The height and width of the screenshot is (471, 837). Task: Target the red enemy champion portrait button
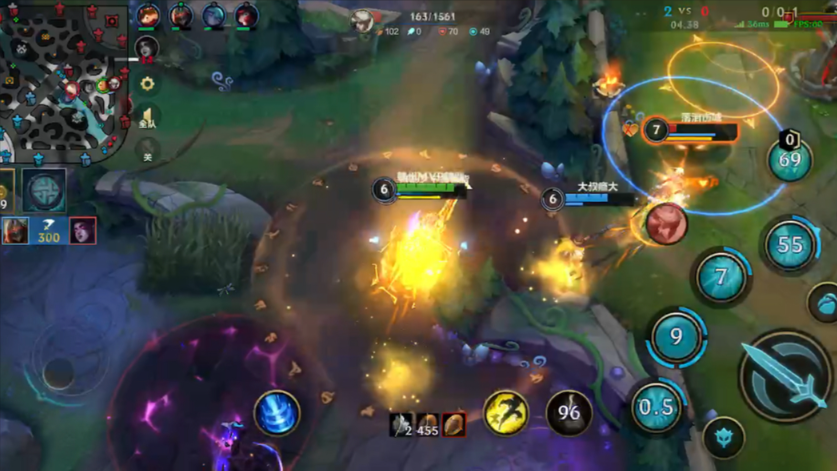[x=666, y=223]
